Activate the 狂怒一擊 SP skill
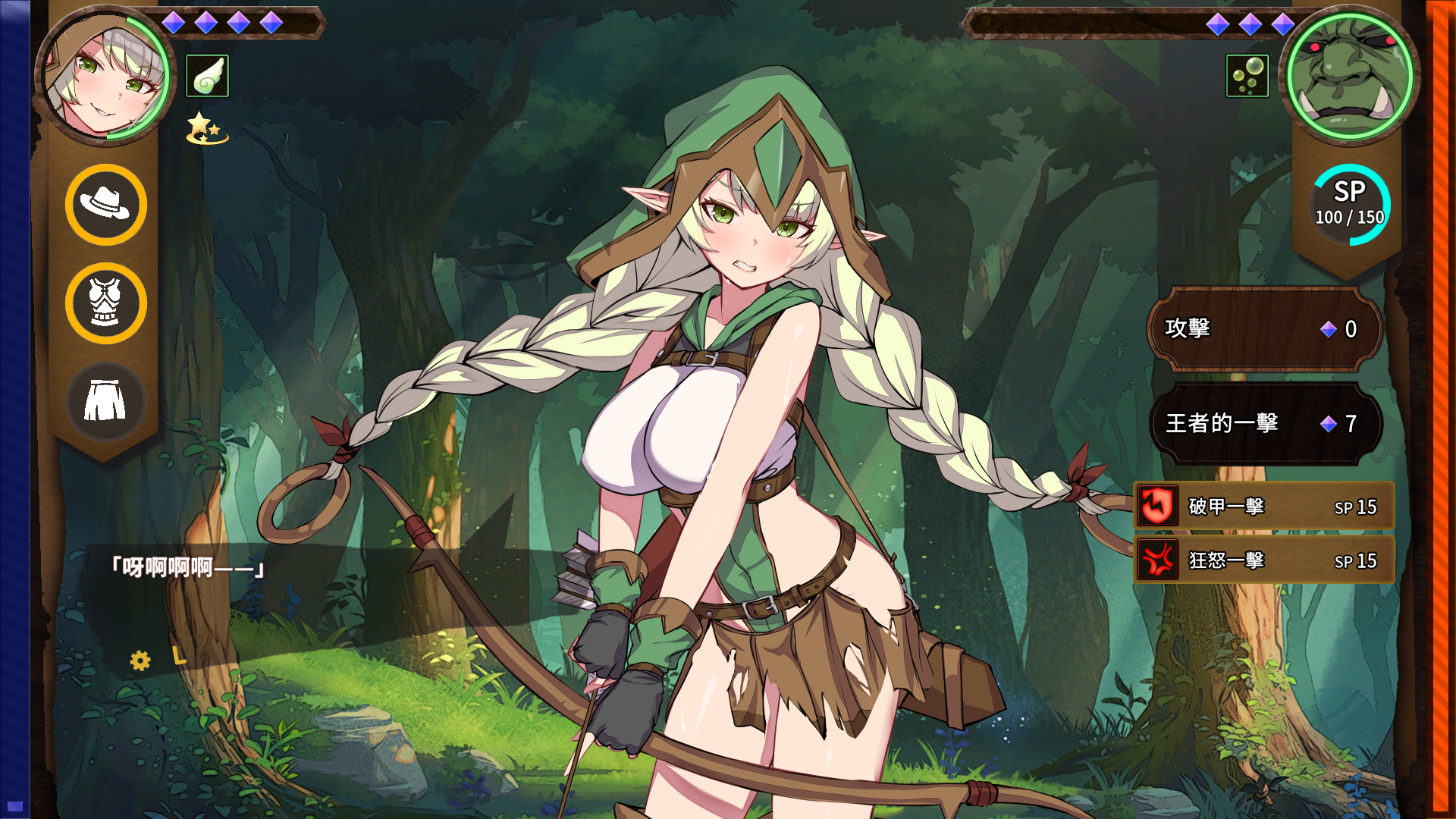Viewport: 1456px width, 819px height. (1264, 560)
